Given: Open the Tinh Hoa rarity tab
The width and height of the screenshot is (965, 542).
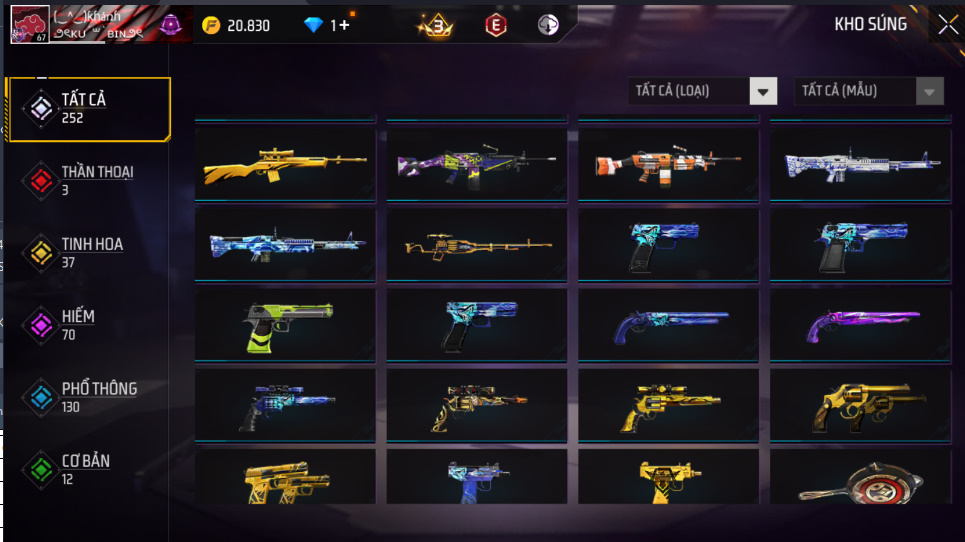Looking at the screenshot, I should pos(88,252).
